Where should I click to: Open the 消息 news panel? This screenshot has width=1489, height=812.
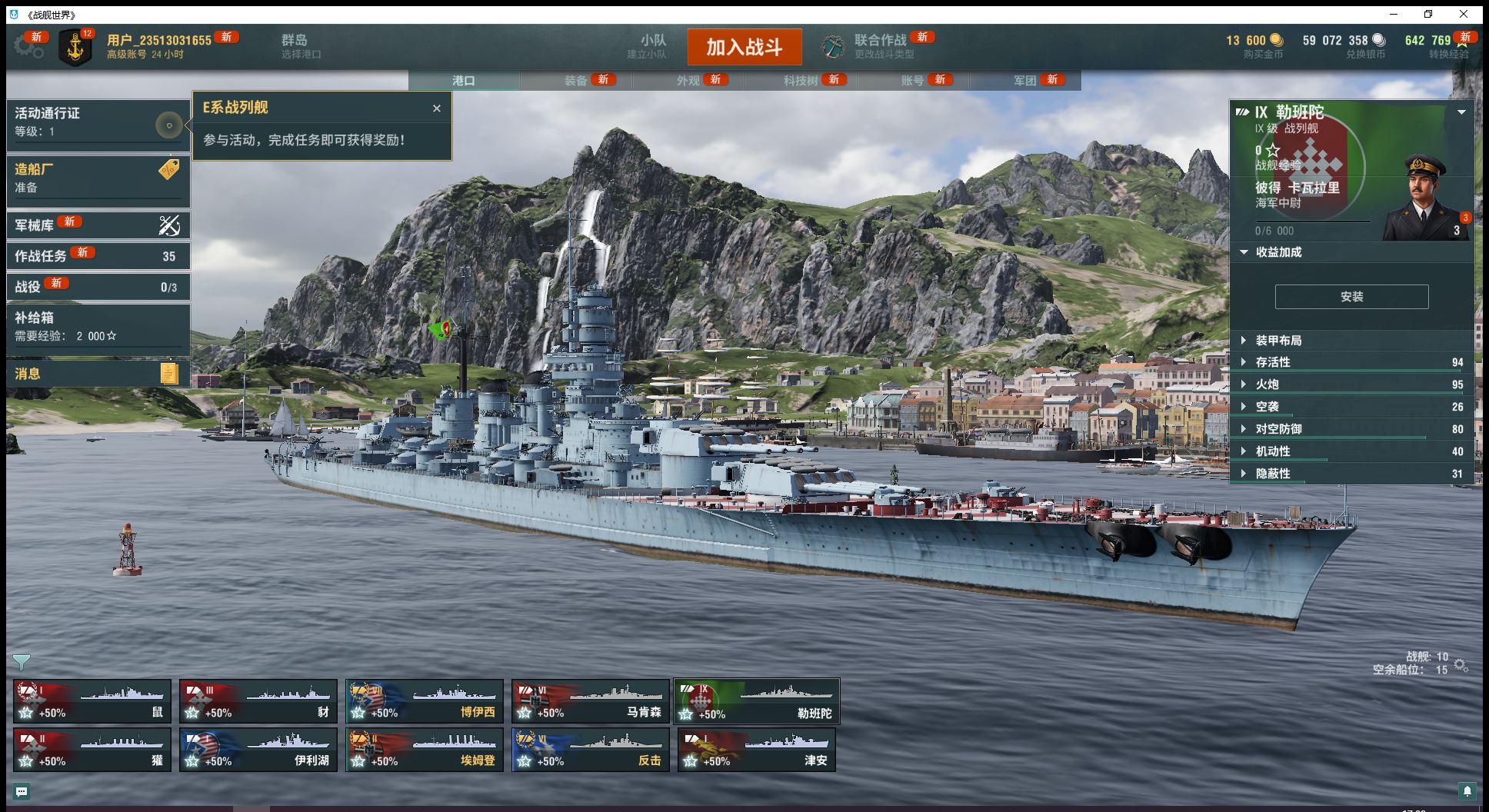[x=98, y=374]
